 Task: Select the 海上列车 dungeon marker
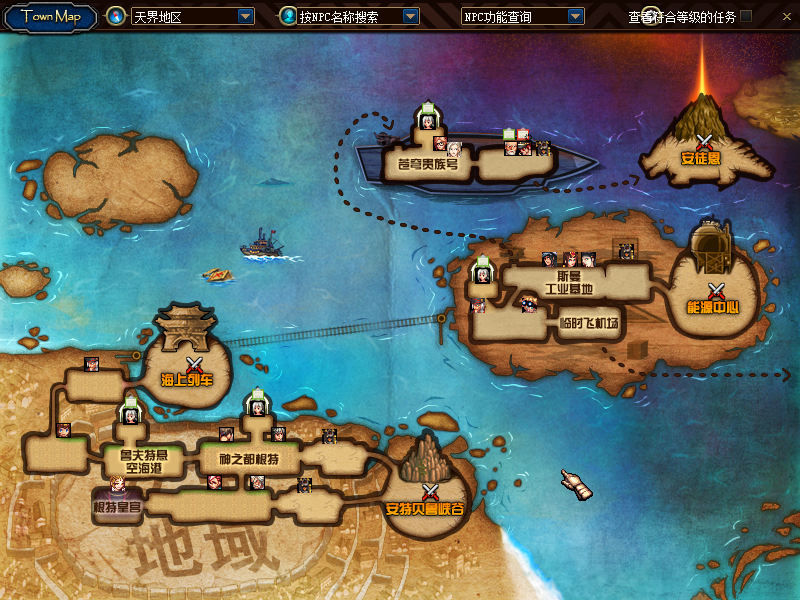coord(188,370)
